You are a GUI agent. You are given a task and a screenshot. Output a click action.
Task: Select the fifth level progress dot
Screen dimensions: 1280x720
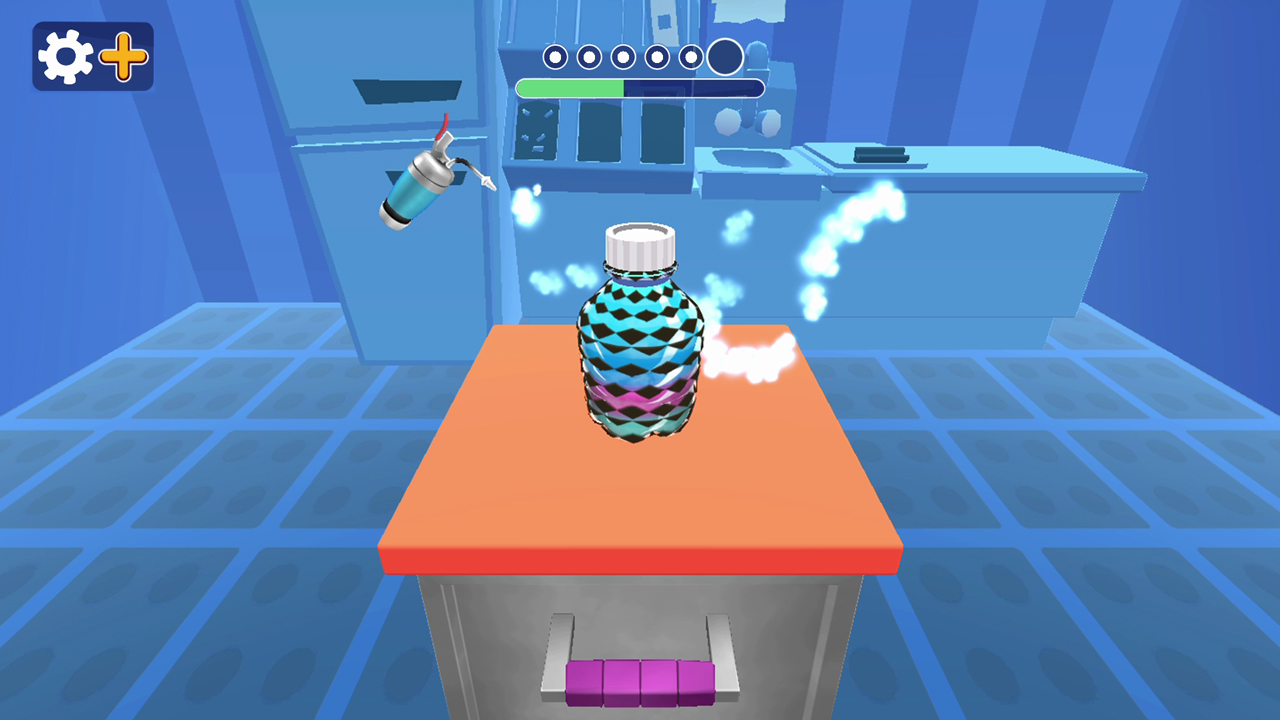coord(689,57)
